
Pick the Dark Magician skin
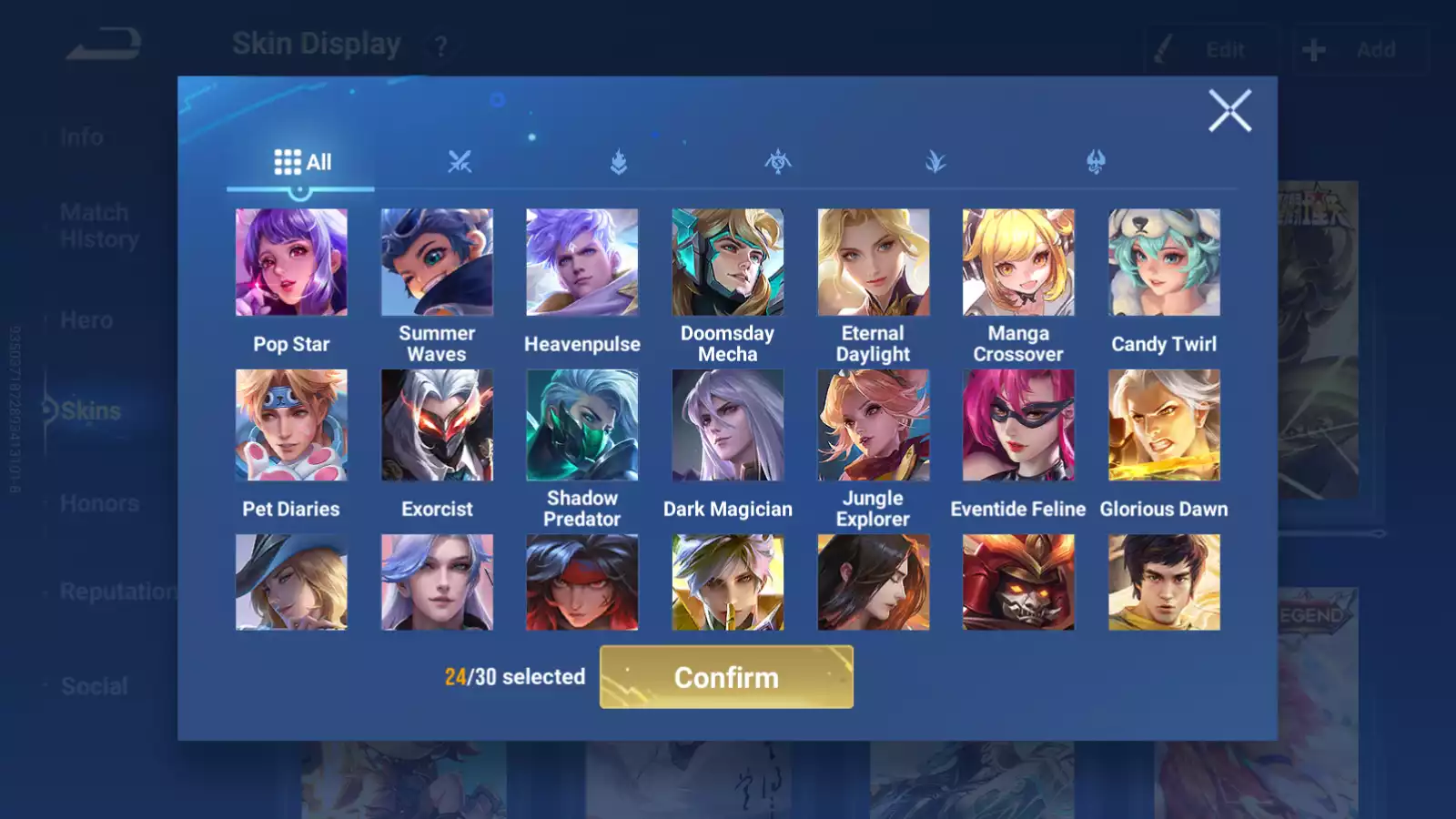pos(727,425)
